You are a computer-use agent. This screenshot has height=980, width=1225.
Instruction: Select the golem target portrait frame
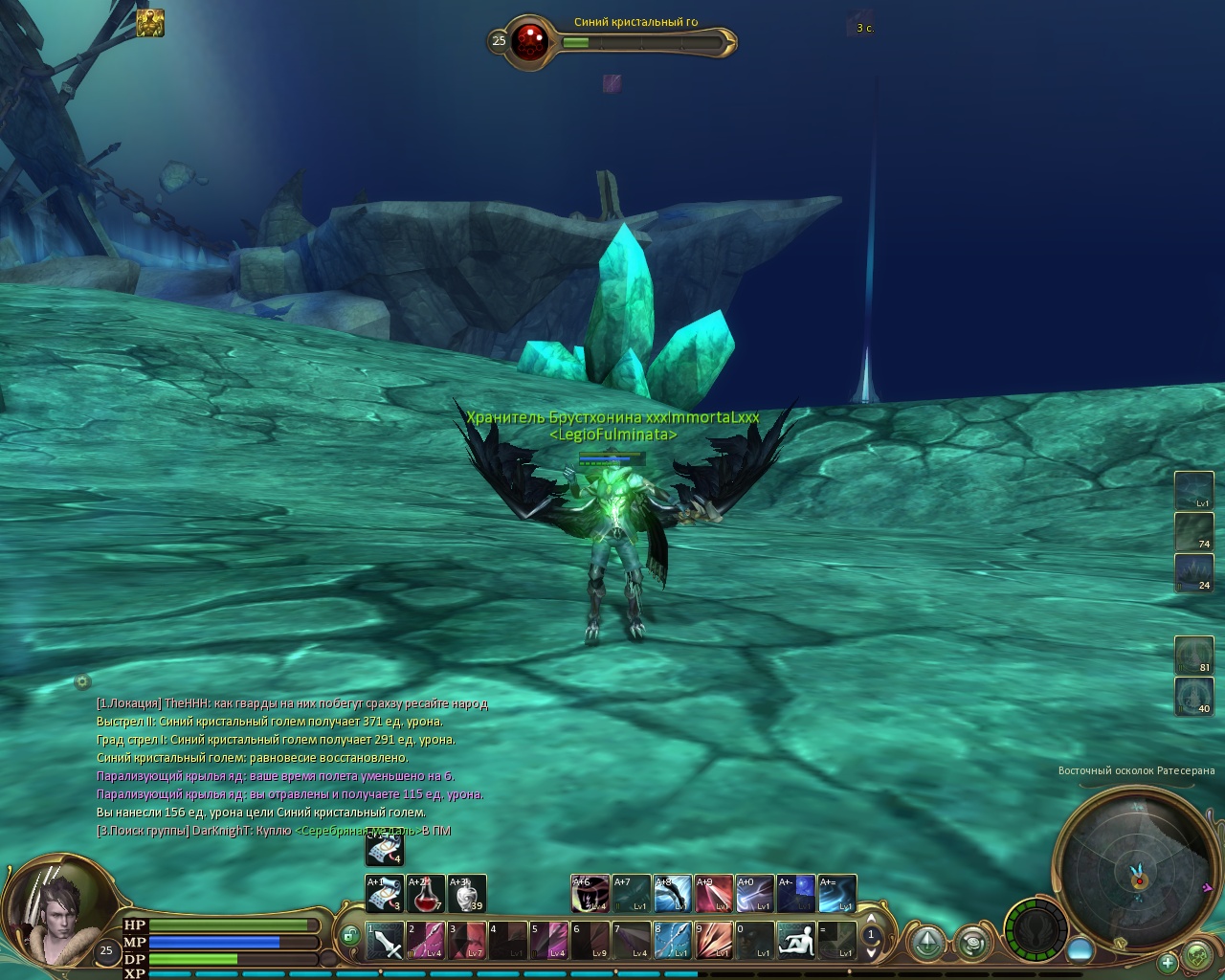pyautogui.click(x=528, y=42)
